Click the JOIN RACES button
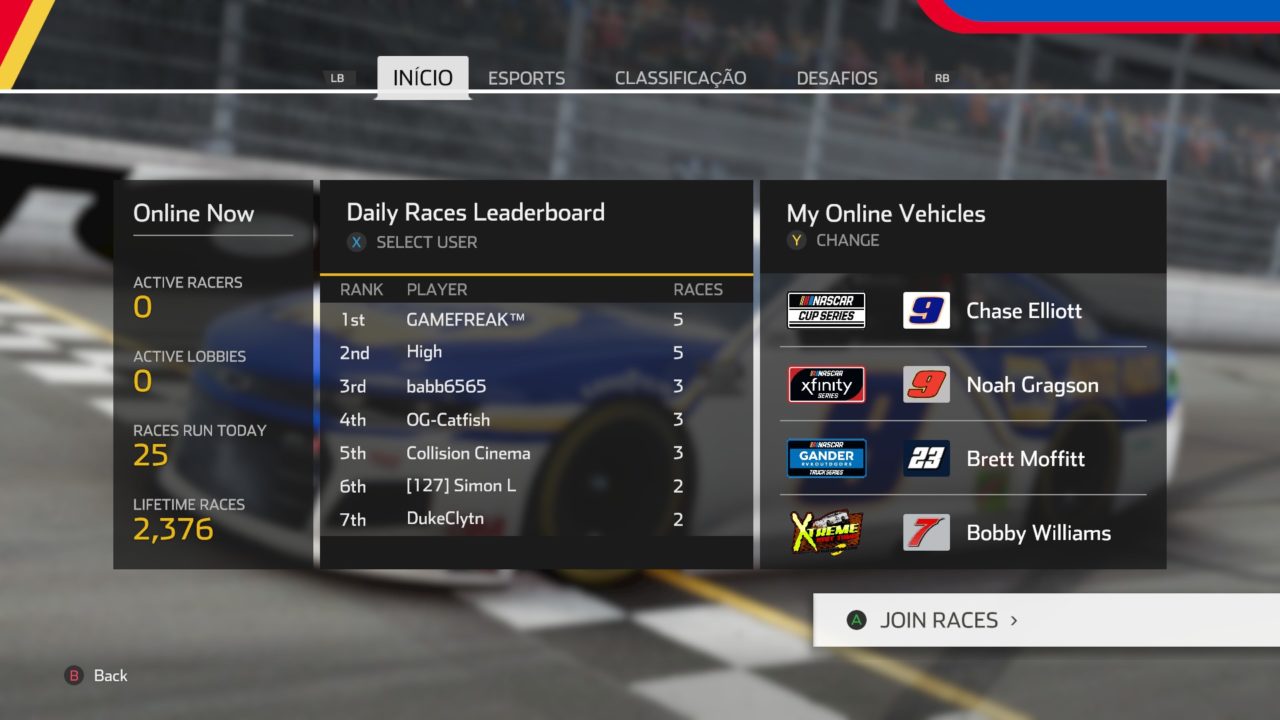Screen dimensions: 1280x720 [938, 620]
